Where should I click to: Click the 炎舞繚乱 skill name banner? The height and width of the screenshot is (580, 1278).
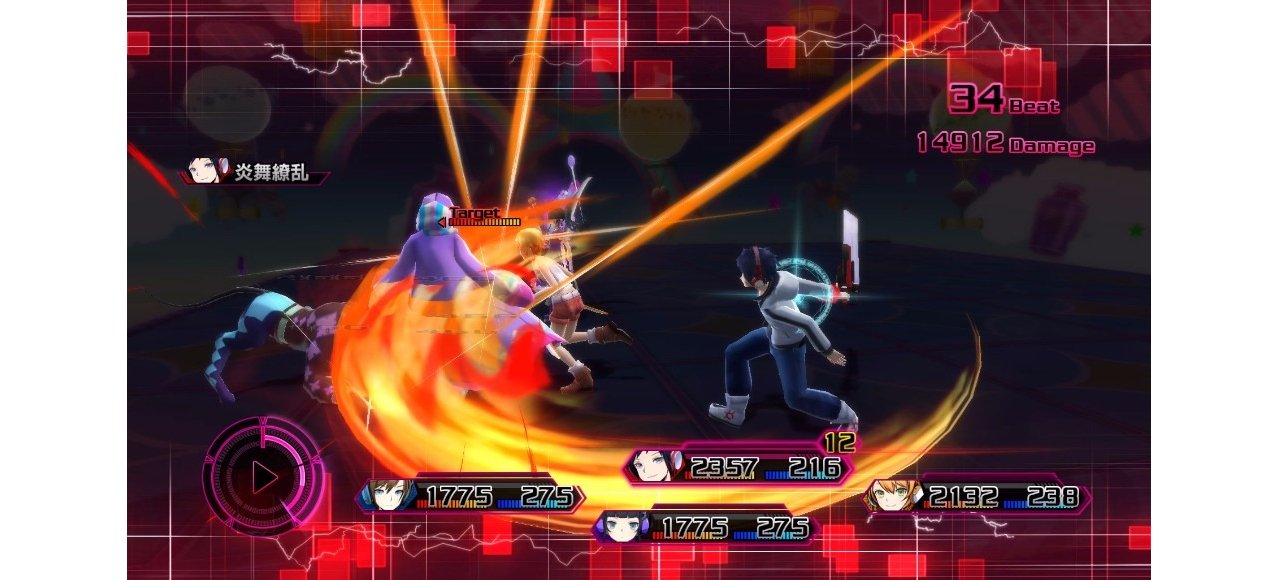click(257, 173)
